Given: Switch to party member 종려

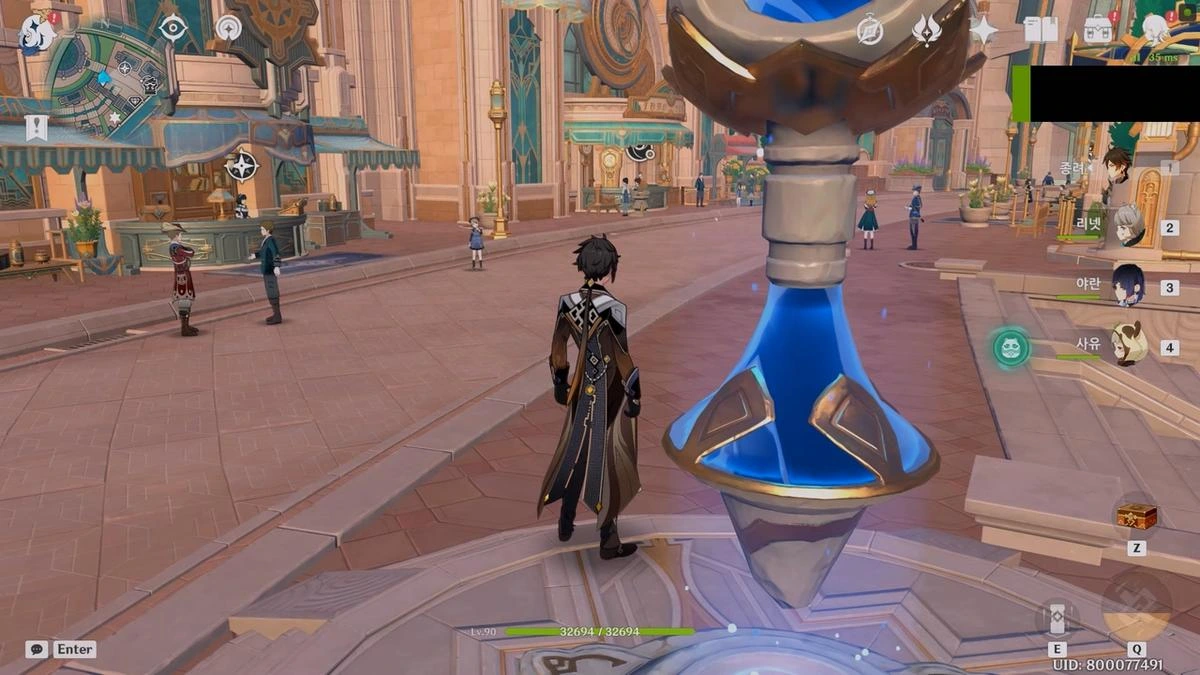Looking at the screenshot, I should click(x=1115, y=165).
